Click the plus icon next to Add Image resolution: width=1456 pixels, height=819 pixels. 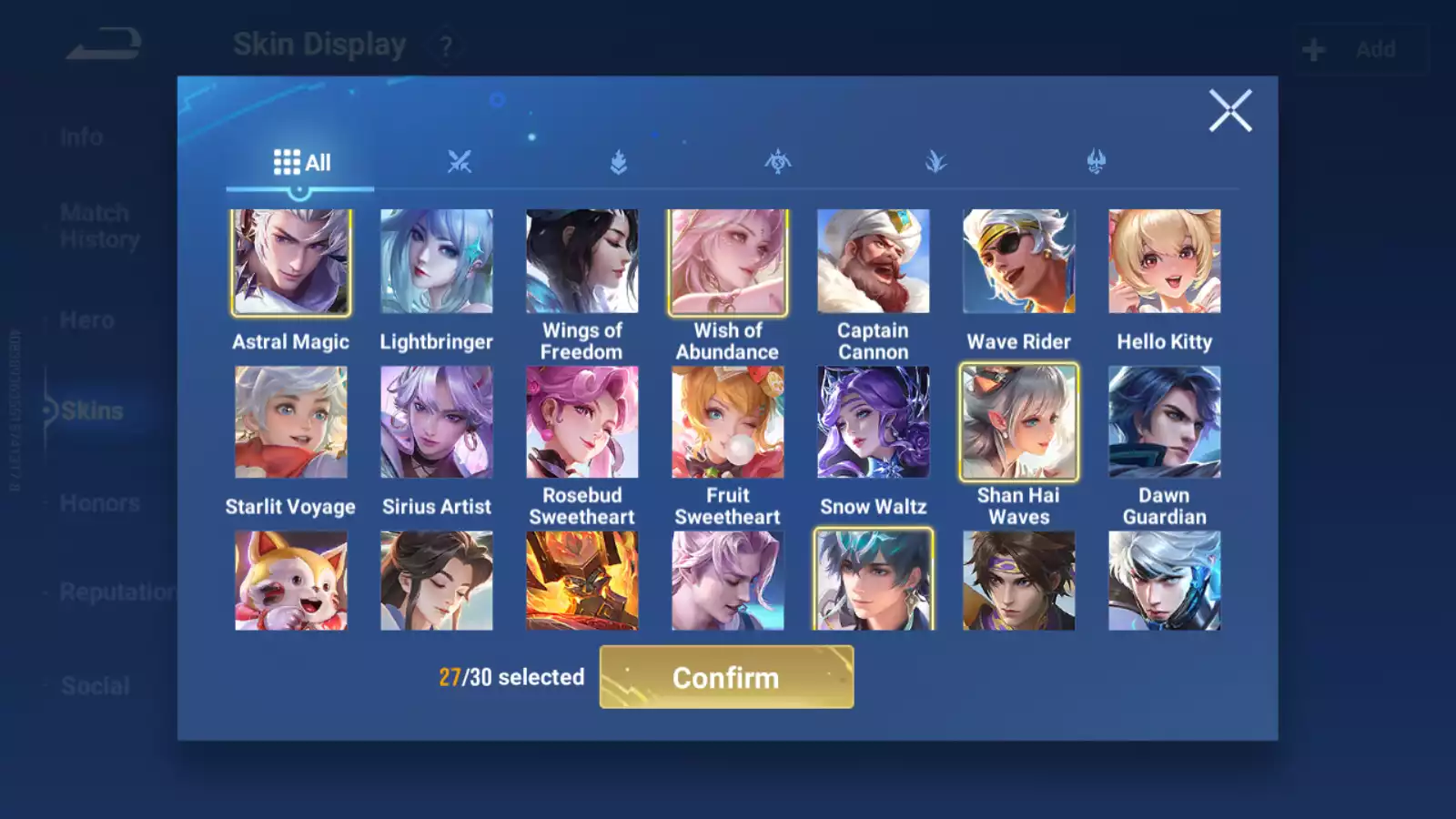pos(1312,49)
